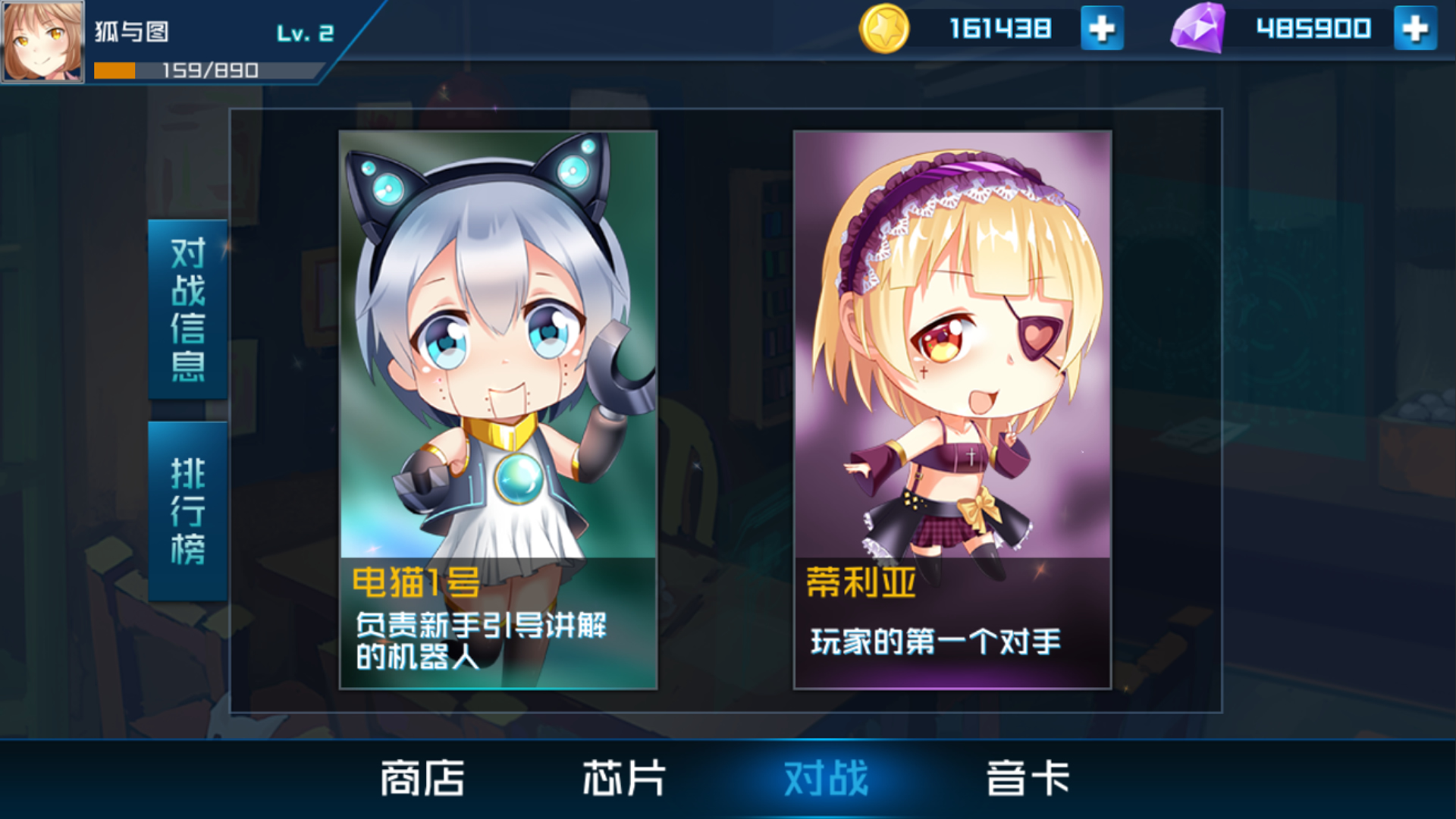Open the 音卡 sound card tab
This screenshot has width=1456, height=819.
click(x=1025, y=779)
